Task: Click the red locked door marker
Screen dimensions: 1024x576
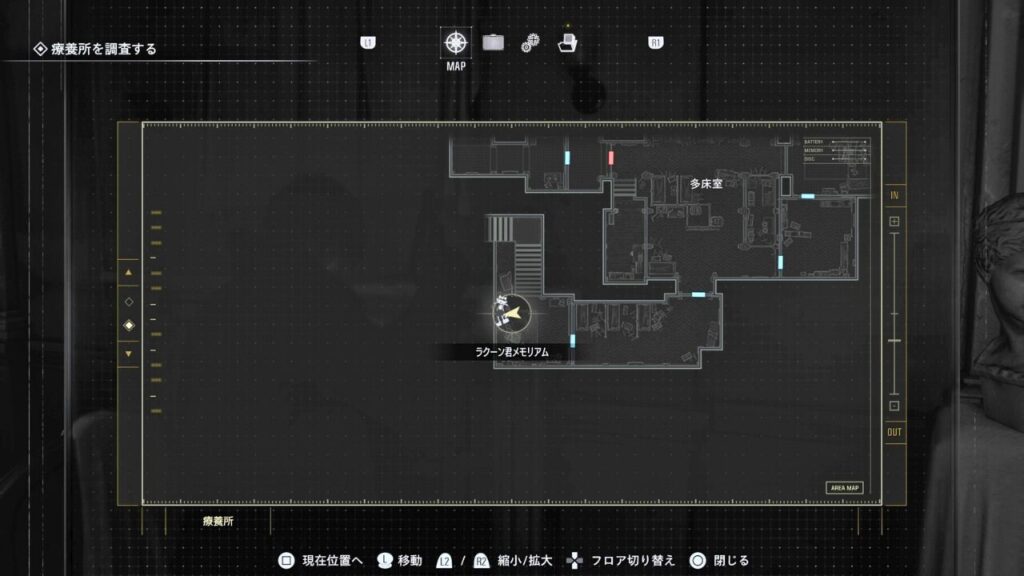Action: click(611, 158)
